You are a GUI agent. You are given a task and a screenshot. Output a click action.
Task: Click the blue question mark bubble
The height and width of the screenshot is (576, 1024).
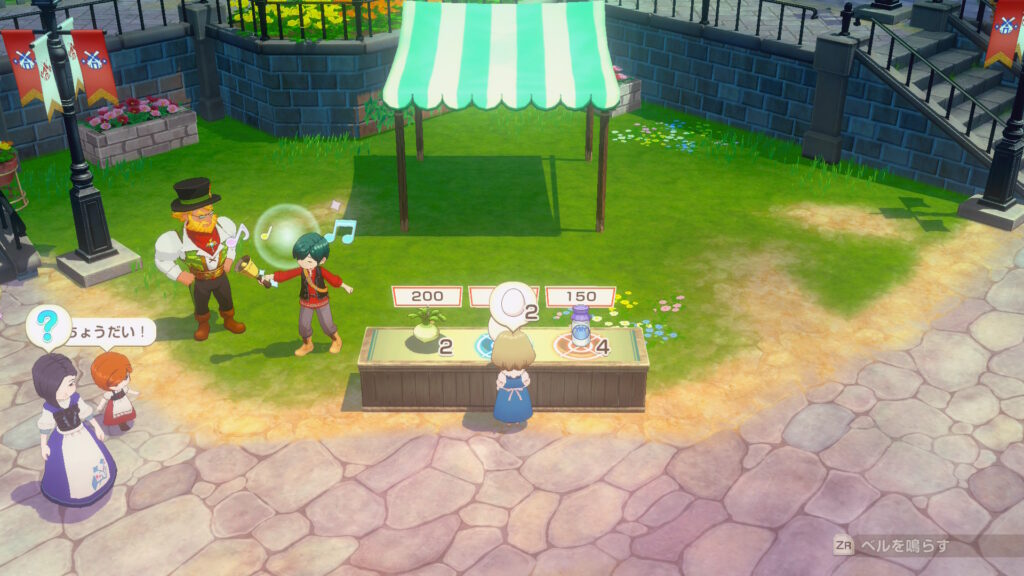point(45,326)
